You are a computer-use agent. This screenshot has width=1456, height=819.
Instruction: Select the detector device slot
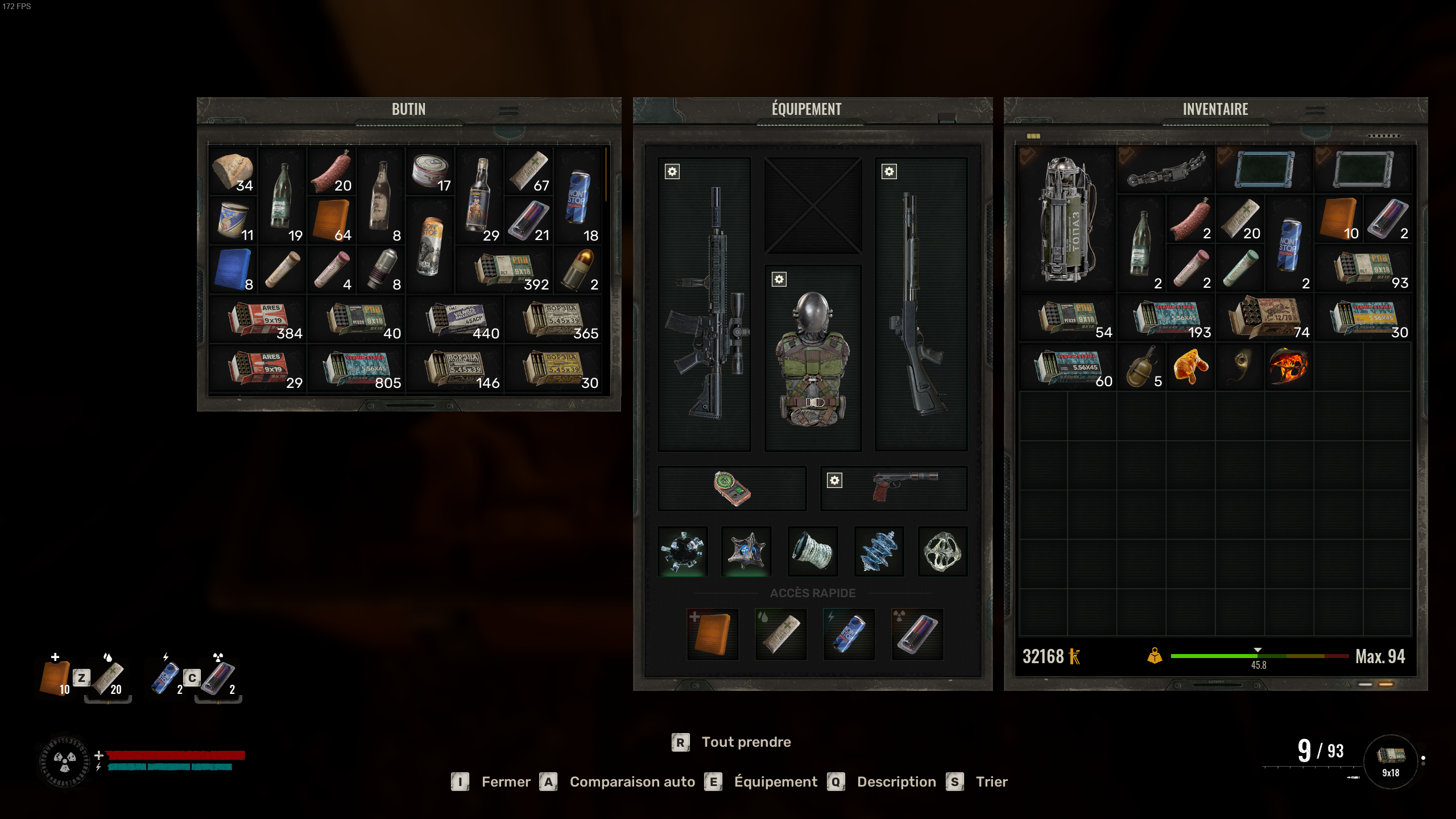(732, 489)
